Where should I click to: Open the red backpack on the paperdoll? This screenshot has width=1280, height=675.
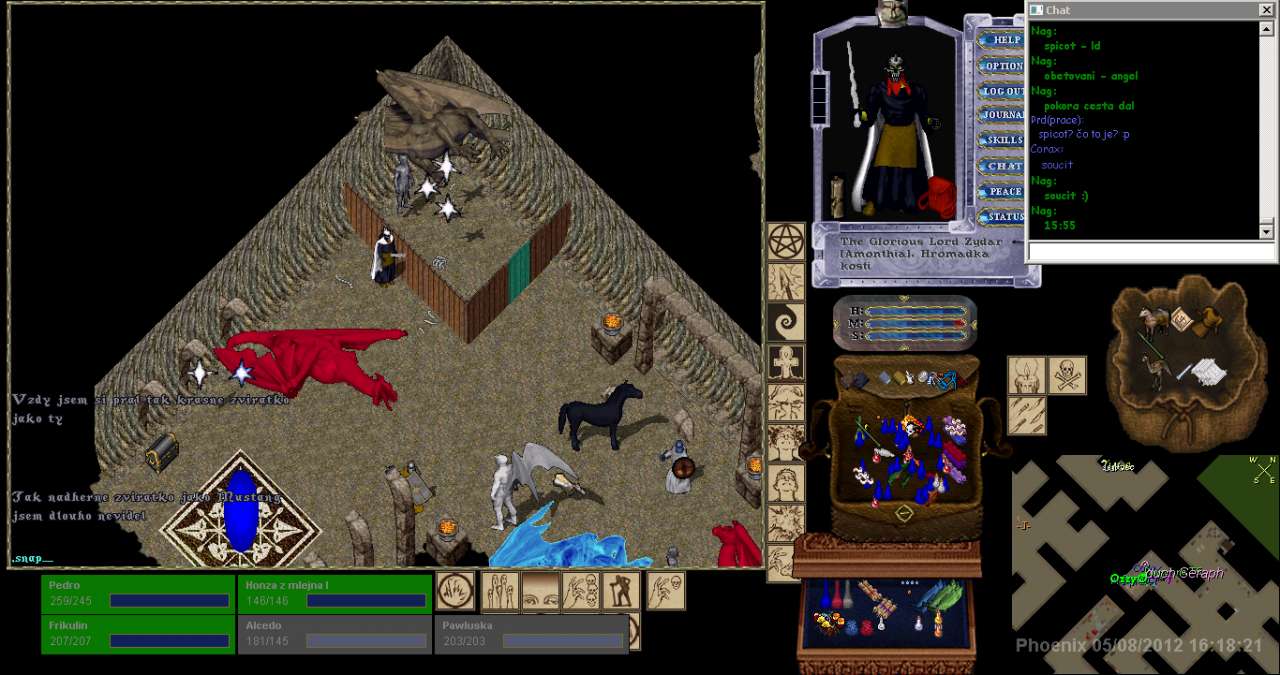tap(941, 197)
